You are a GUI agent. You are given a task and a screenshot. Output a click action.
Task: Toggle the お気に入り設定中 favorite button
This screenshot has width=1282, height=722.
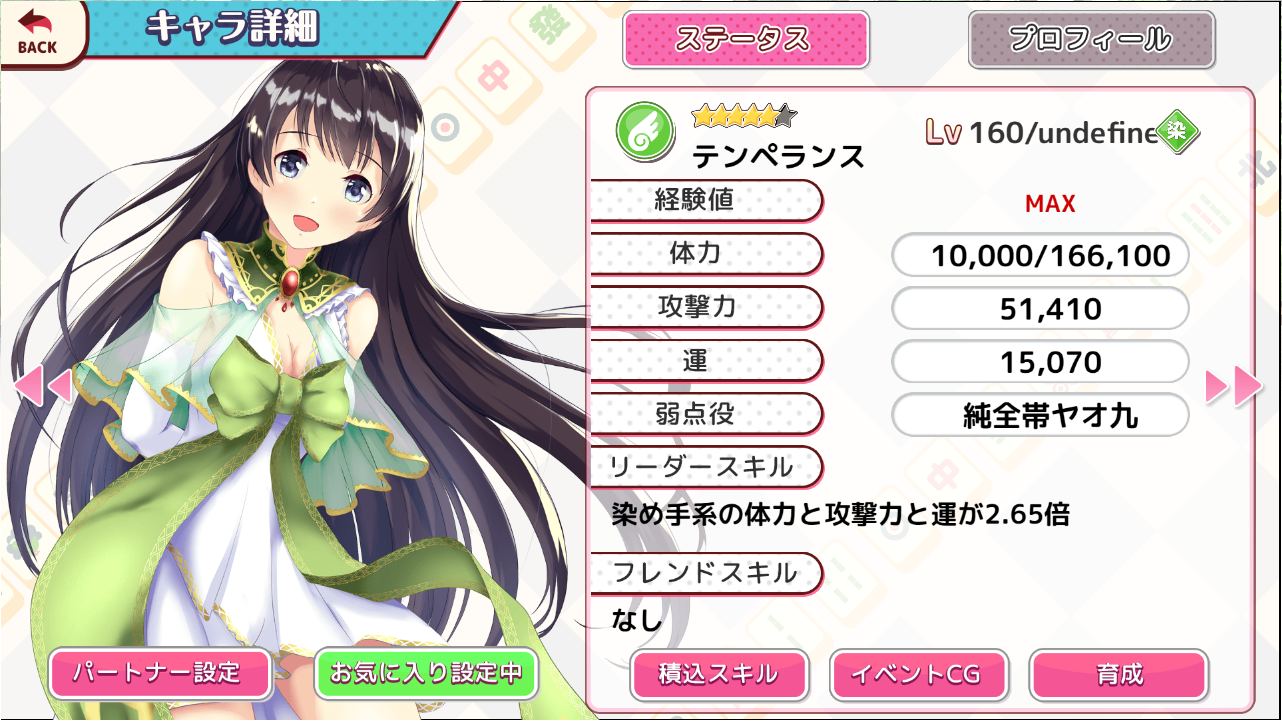click(x=426, y=673)
